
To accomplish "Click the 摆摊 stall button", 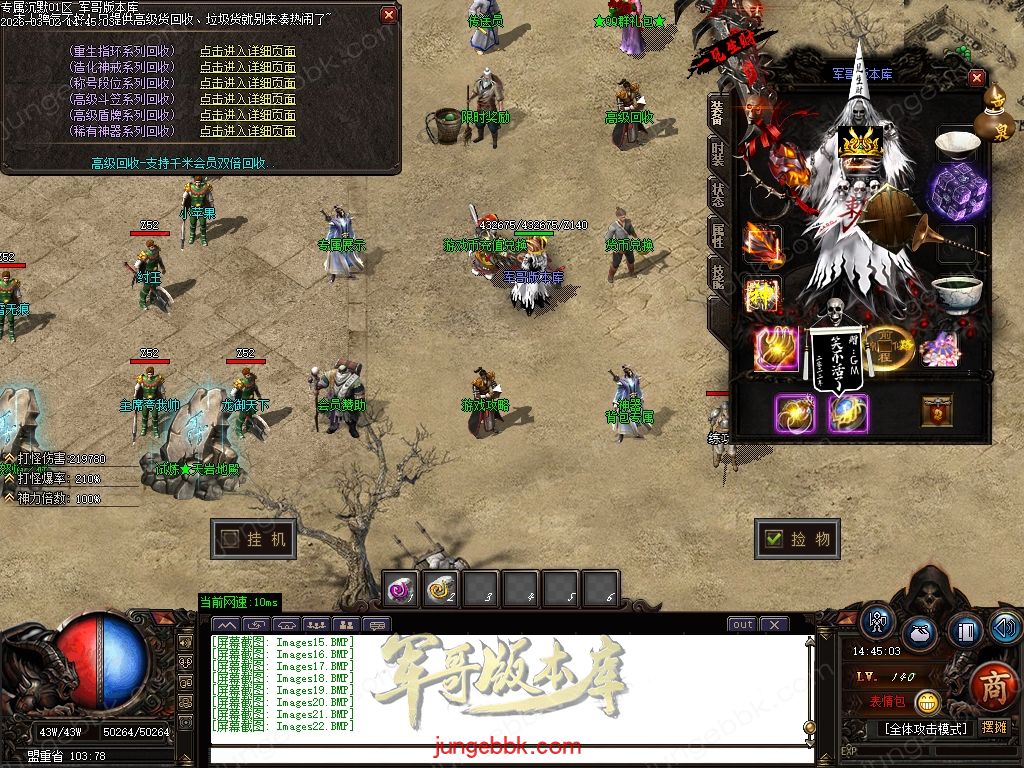I will [994, 728].
